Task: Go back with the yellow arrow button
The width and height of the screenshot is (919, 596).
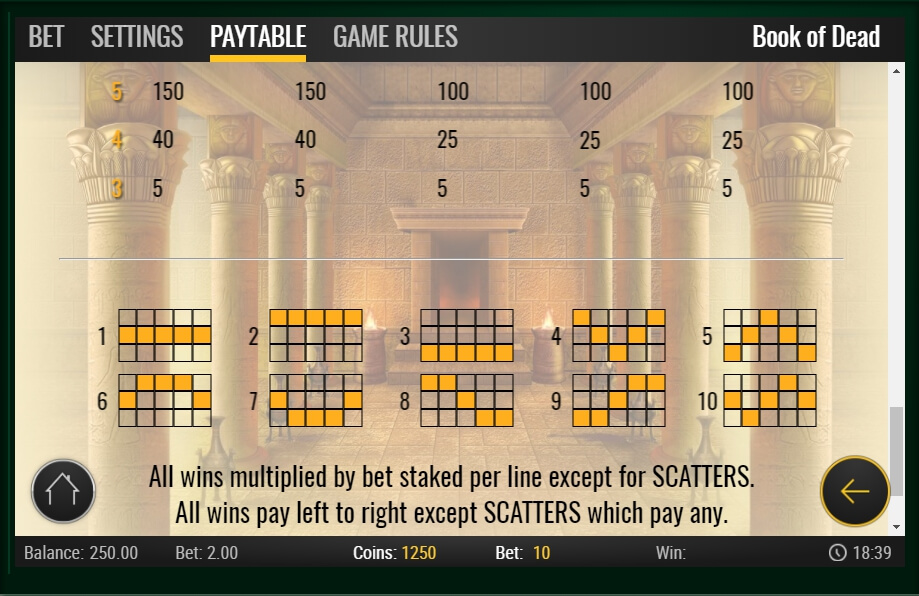Action: point(854,491)
